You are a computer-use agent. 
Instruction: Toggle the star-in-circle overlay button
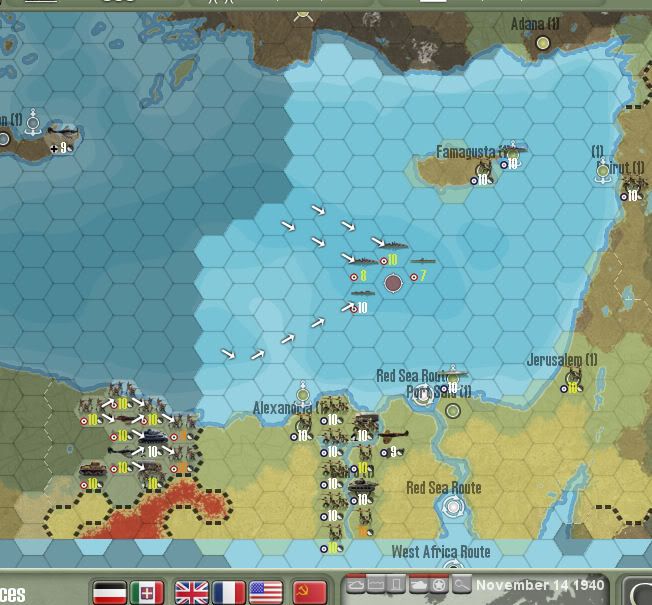(438, 584)
